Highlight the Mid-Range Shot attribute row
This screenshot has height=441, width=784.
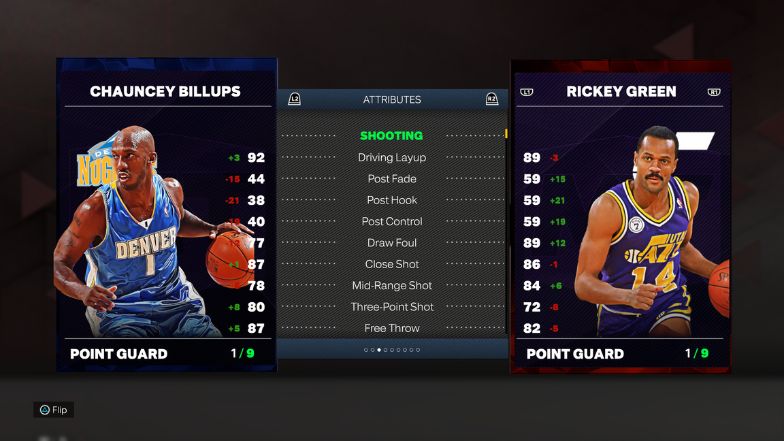tap(392, 285)
